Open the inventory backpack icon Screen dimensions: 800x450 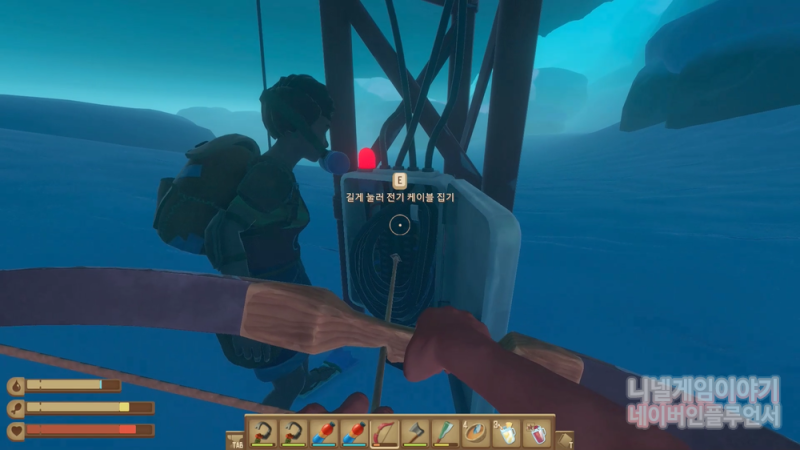pyautogui.click(x=236, y=438)
